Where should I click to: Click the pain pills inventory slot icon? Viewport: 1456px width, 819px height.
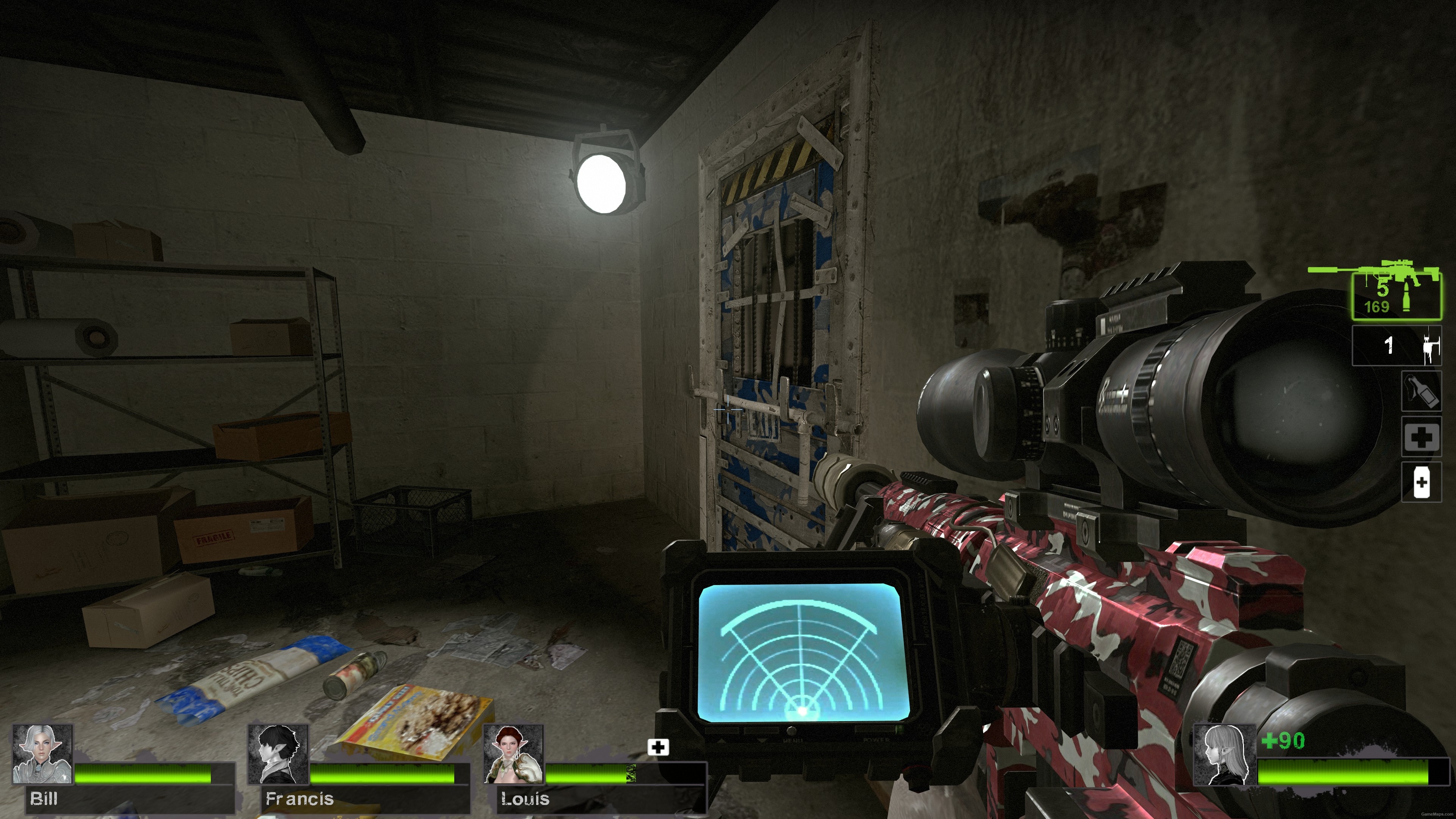[x=1422, y=481]
